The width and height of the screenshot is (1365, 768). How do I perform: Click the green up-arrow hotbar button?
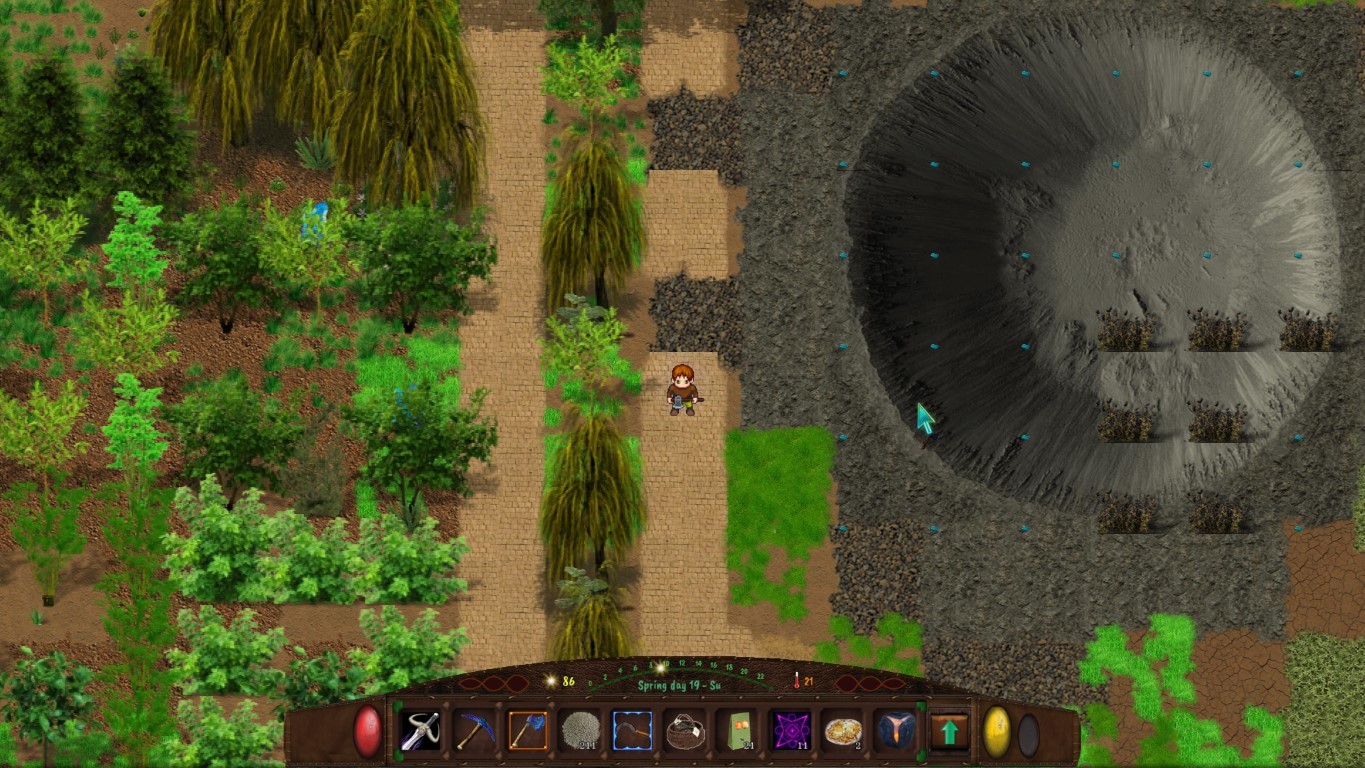(x=949, y=731)
